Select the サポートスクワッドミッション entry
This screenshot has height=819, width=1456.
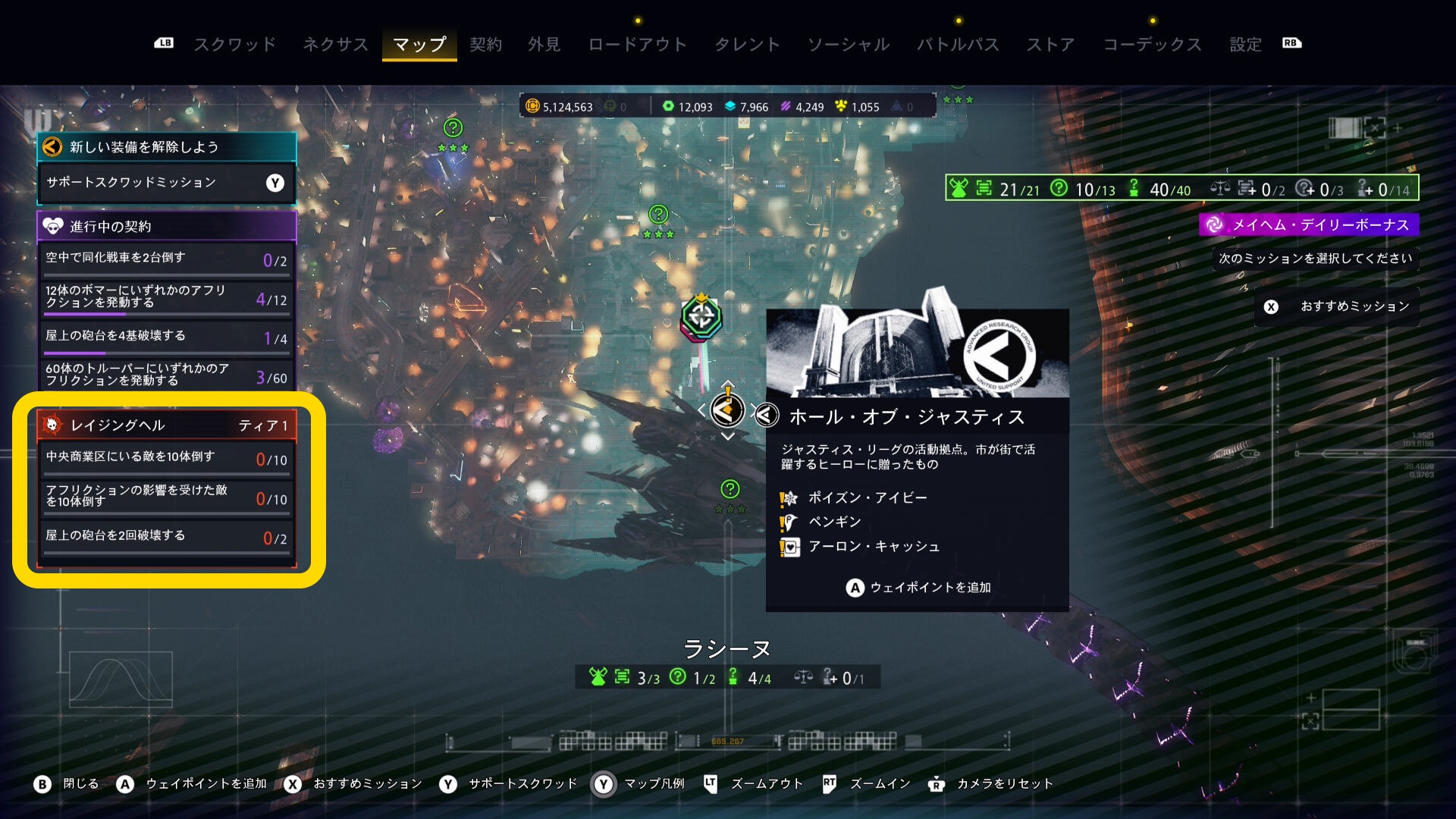point(165,183)
